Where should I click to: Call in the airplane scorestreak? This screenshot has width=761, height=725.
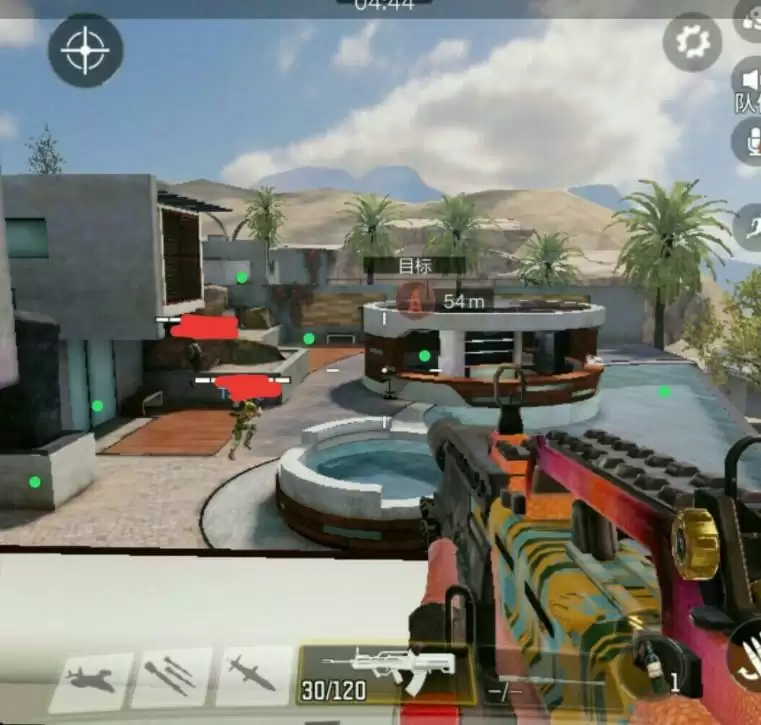pyautogui.click(x=91, y=680)
